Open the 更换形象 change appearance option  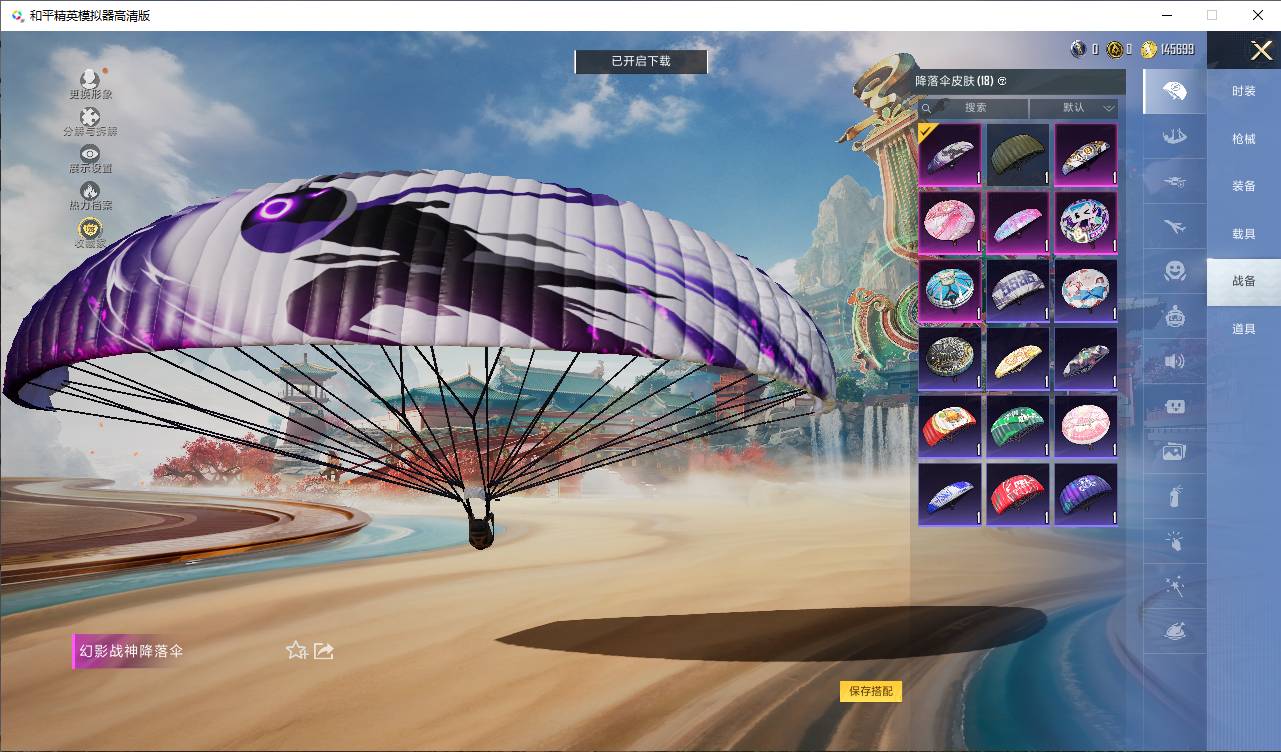90,83
